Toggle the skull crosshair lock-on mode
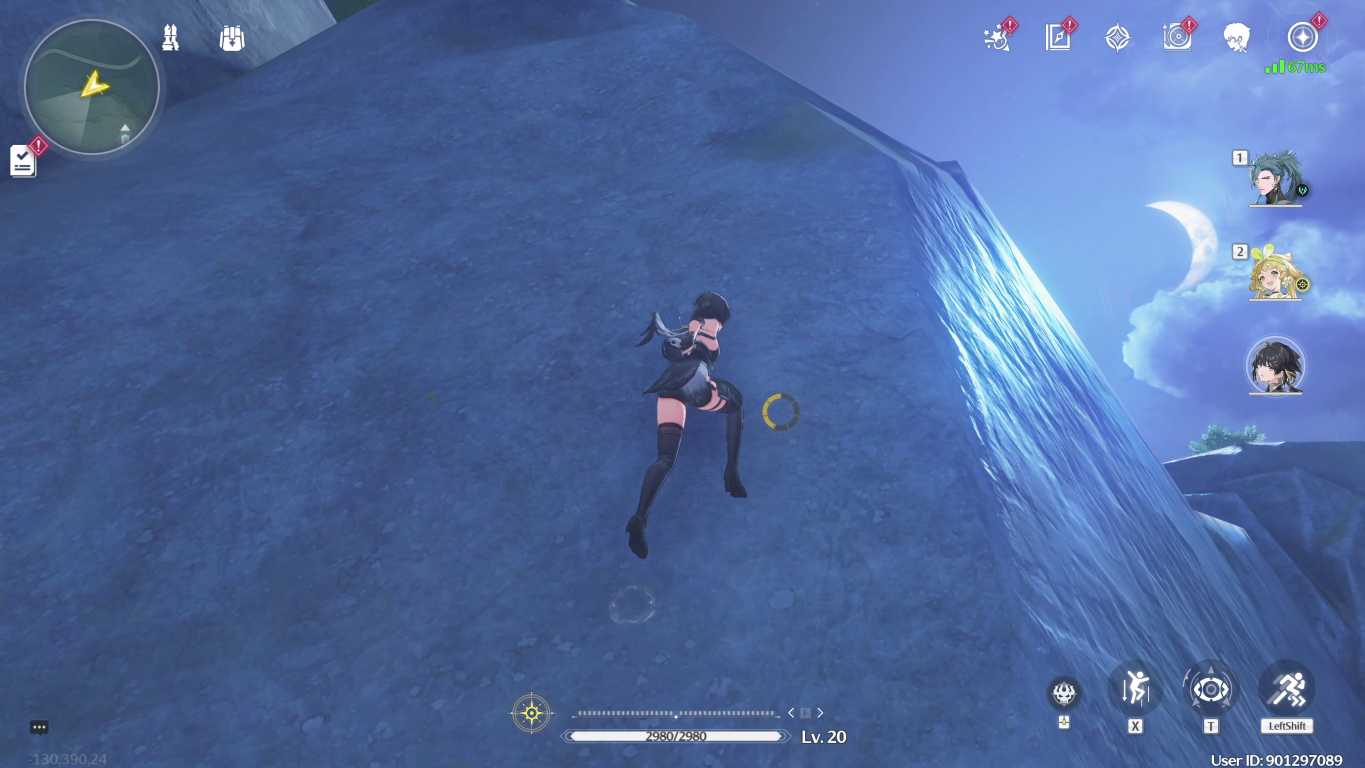Screen dimensions: 1365x768 (x=1063, y=691)
